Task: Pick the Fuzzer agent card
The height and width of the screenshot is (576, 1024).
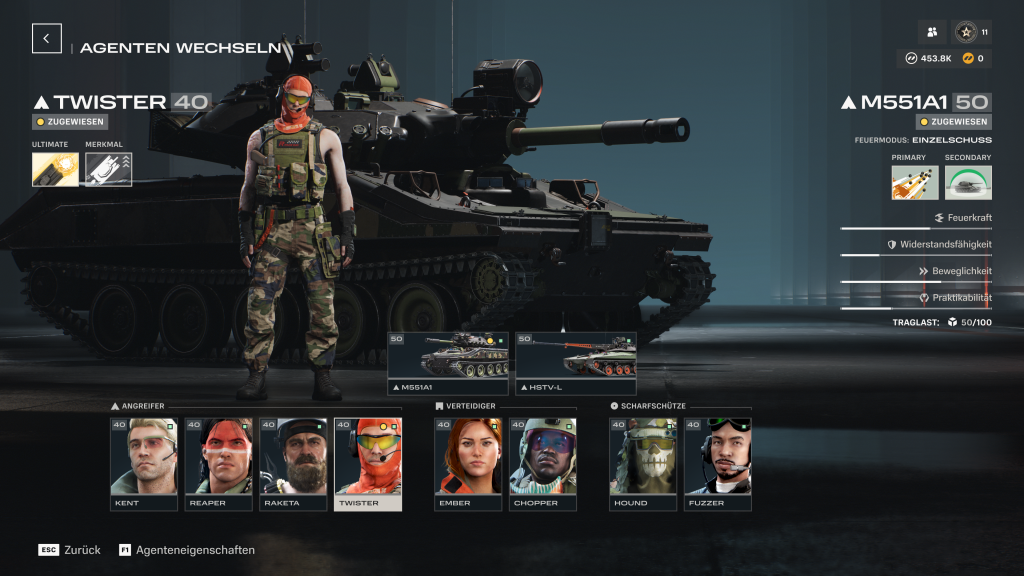Action: 718,464
